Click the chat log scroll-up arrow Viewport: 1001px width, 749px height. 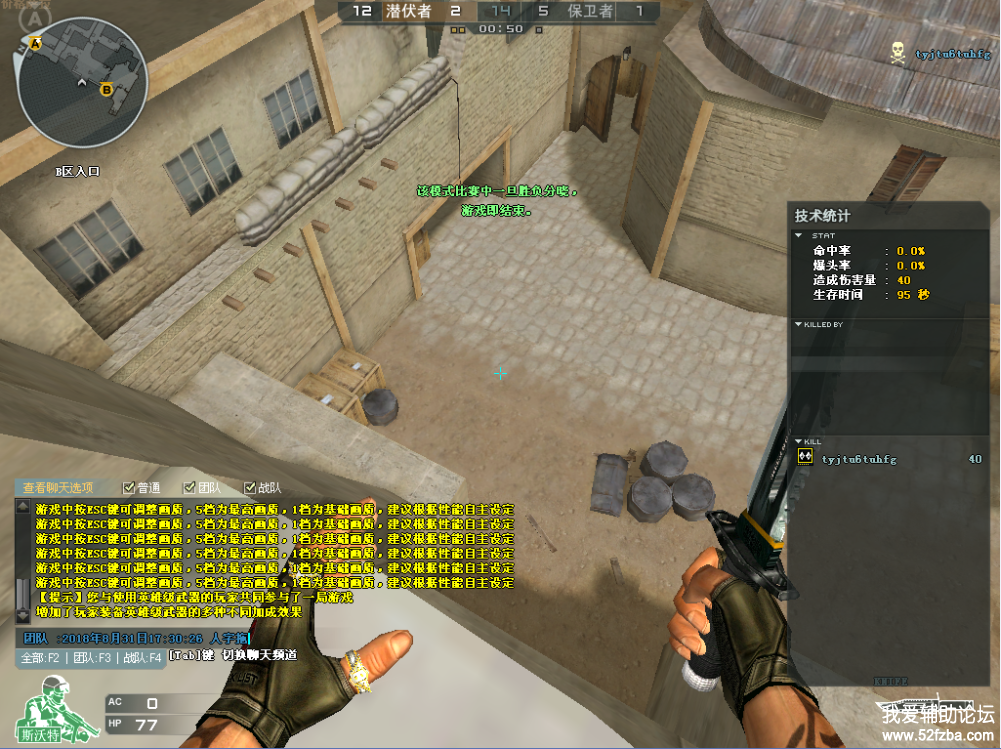click(24, 508)
